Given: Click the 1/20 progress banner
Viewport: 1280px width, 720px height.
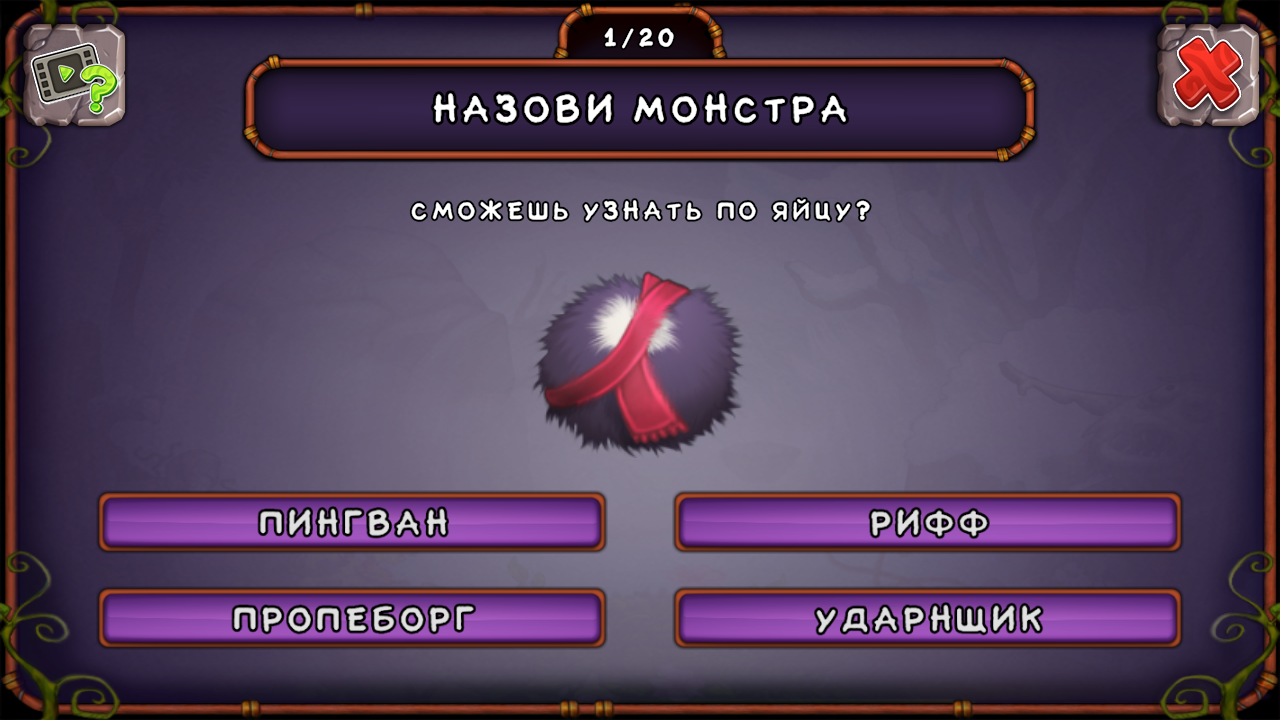Looking at the screenshot, I should tap(639, 36).
